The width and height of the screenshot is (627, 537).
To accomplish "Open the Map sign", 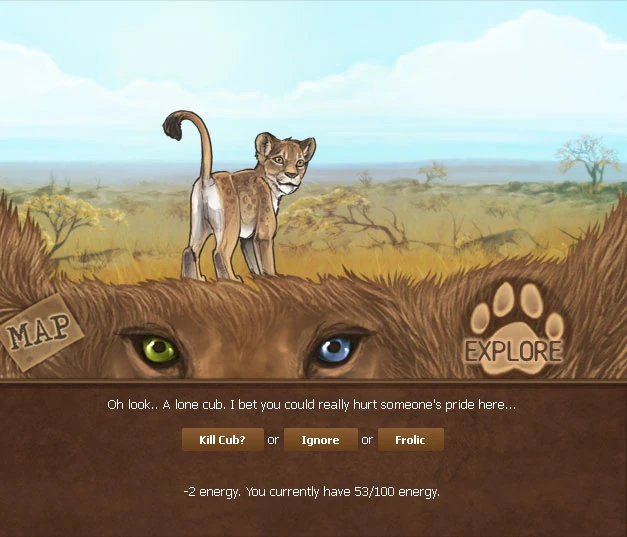I will pyautogui.click(x=40, y=332).
